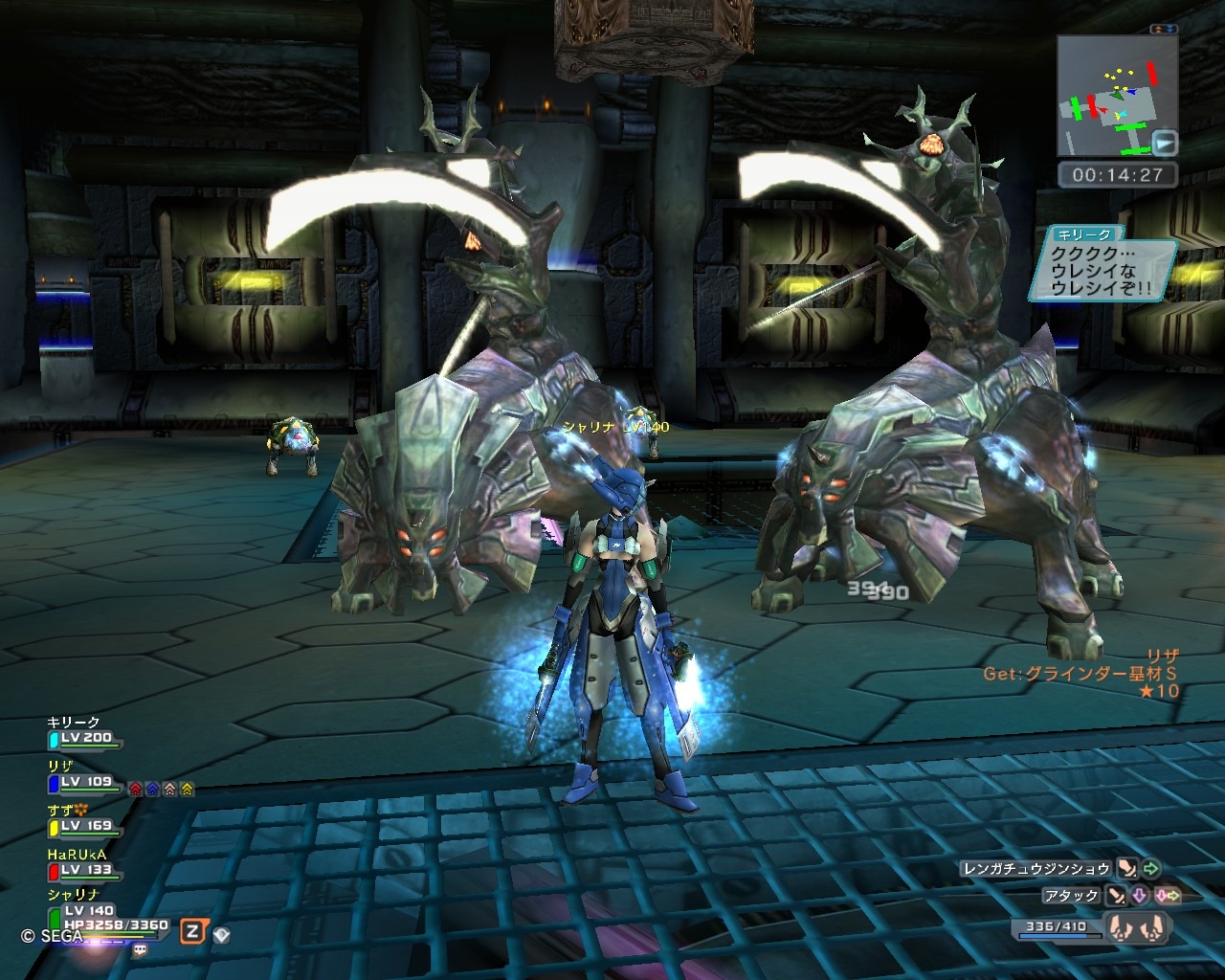Image resolution: width=1225 pixels, height=980 pixels.
Task: Select party member すず LV 169
Action: coord(84,826)
